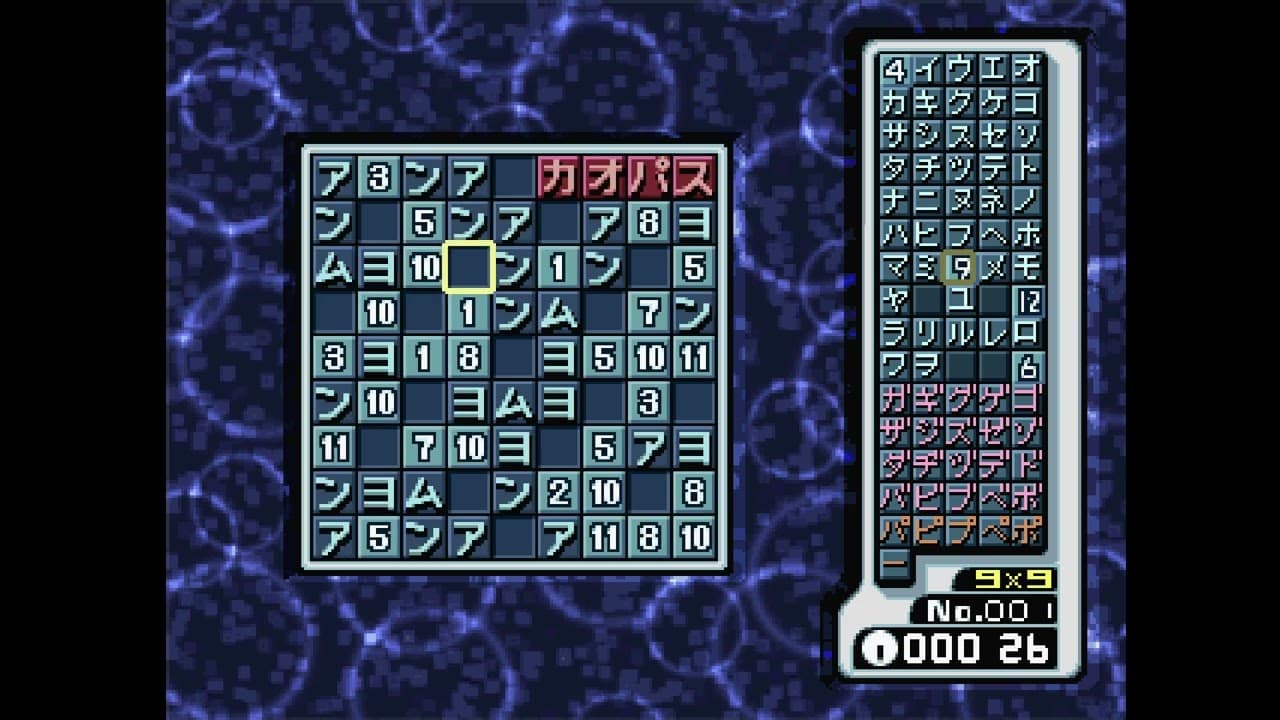Toggle the number 4 tile in the palette corner
The image size is (1280, 720).
click(897, 70)
